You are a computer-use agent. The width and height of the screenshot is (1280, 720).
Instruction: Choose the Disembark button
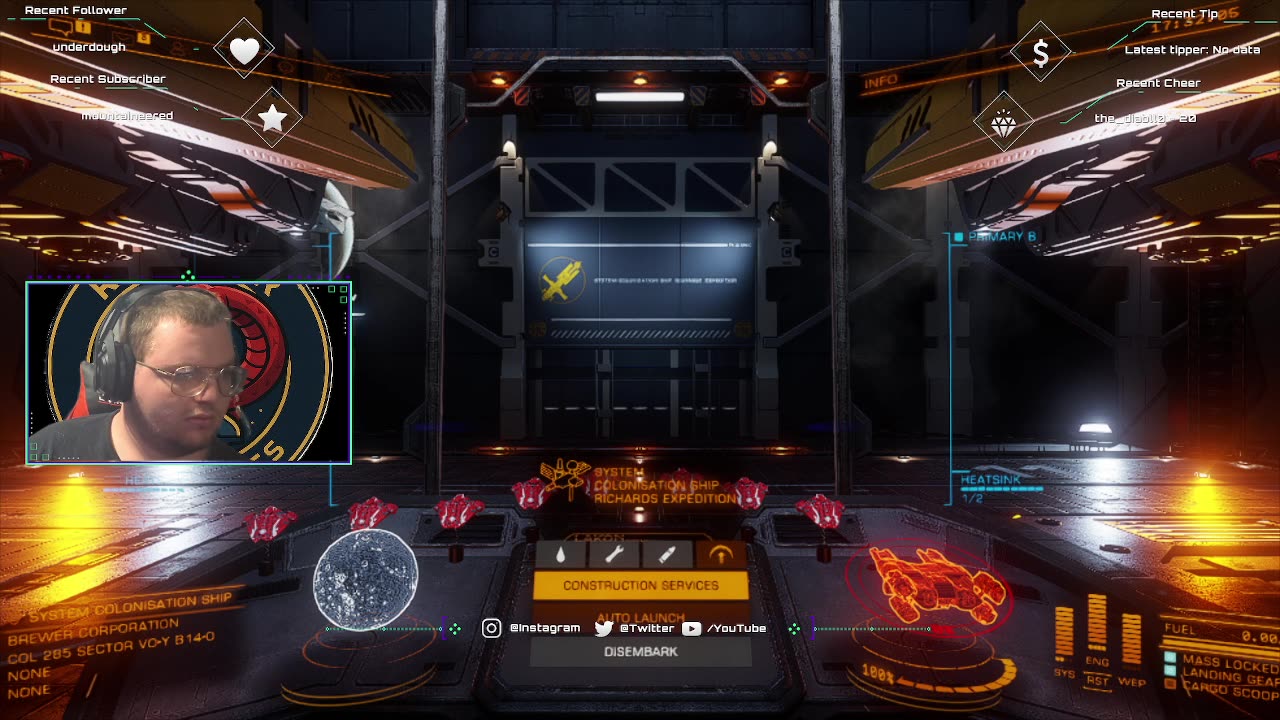click(x=640, y=651)
